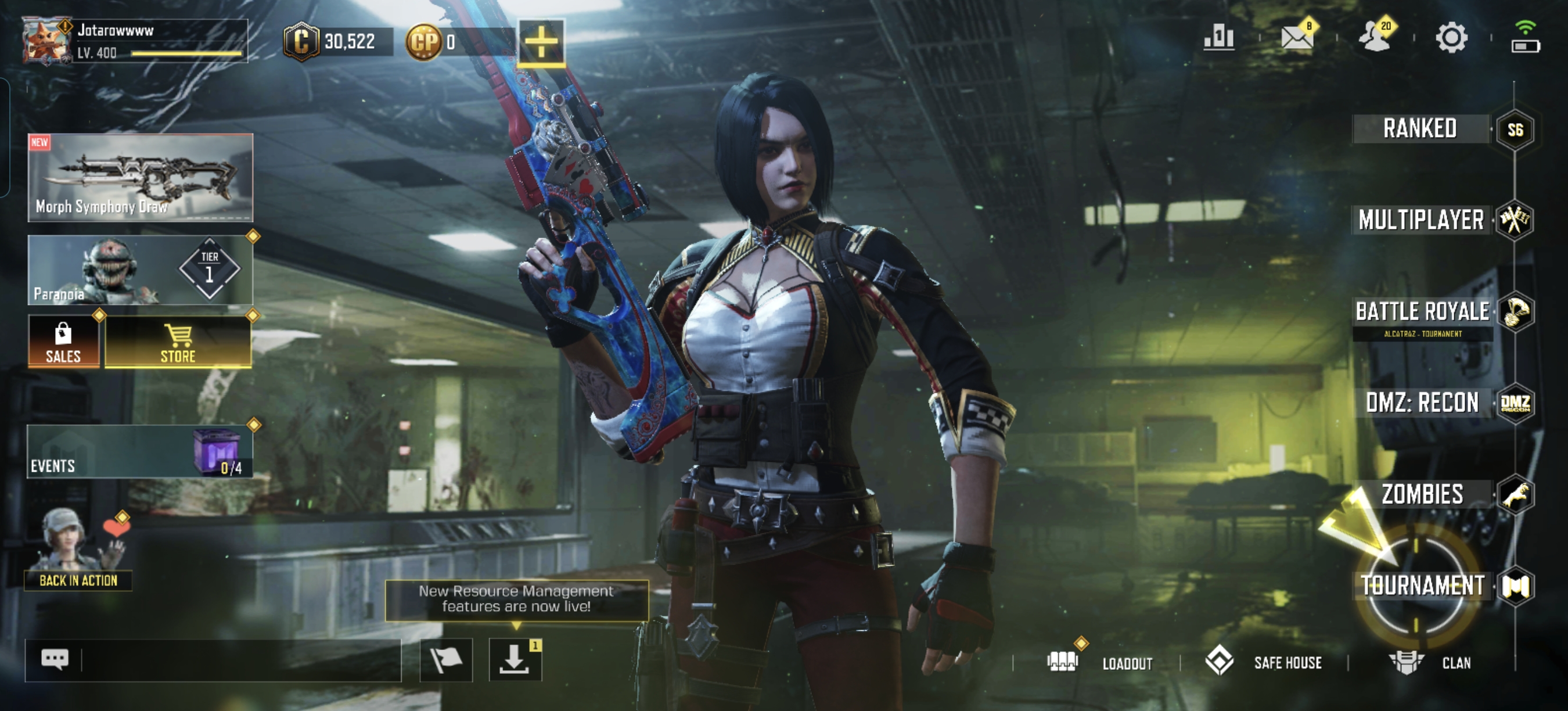
Task: Open the Store
Action: click(x=178, y=342)
